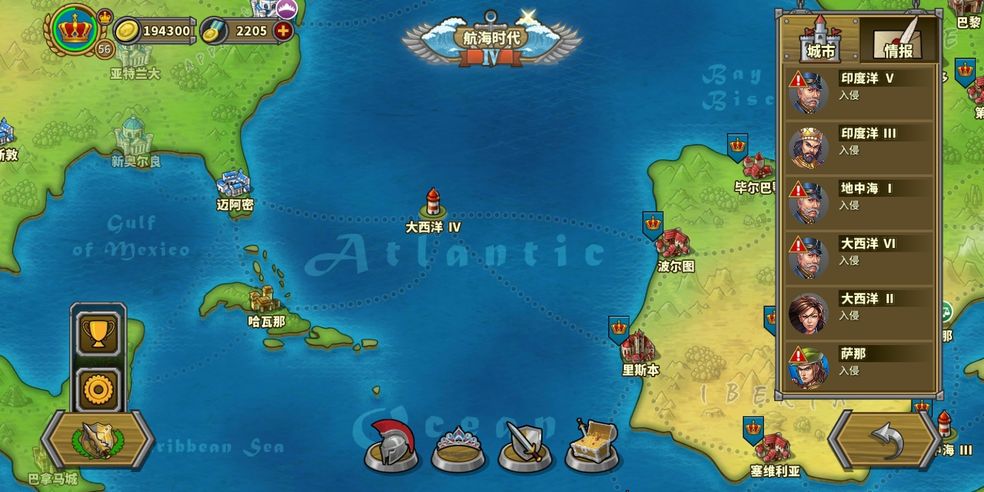This screenshot has width=984, height=492.
Task: Open the trophy achievements button
Action: 98,333
